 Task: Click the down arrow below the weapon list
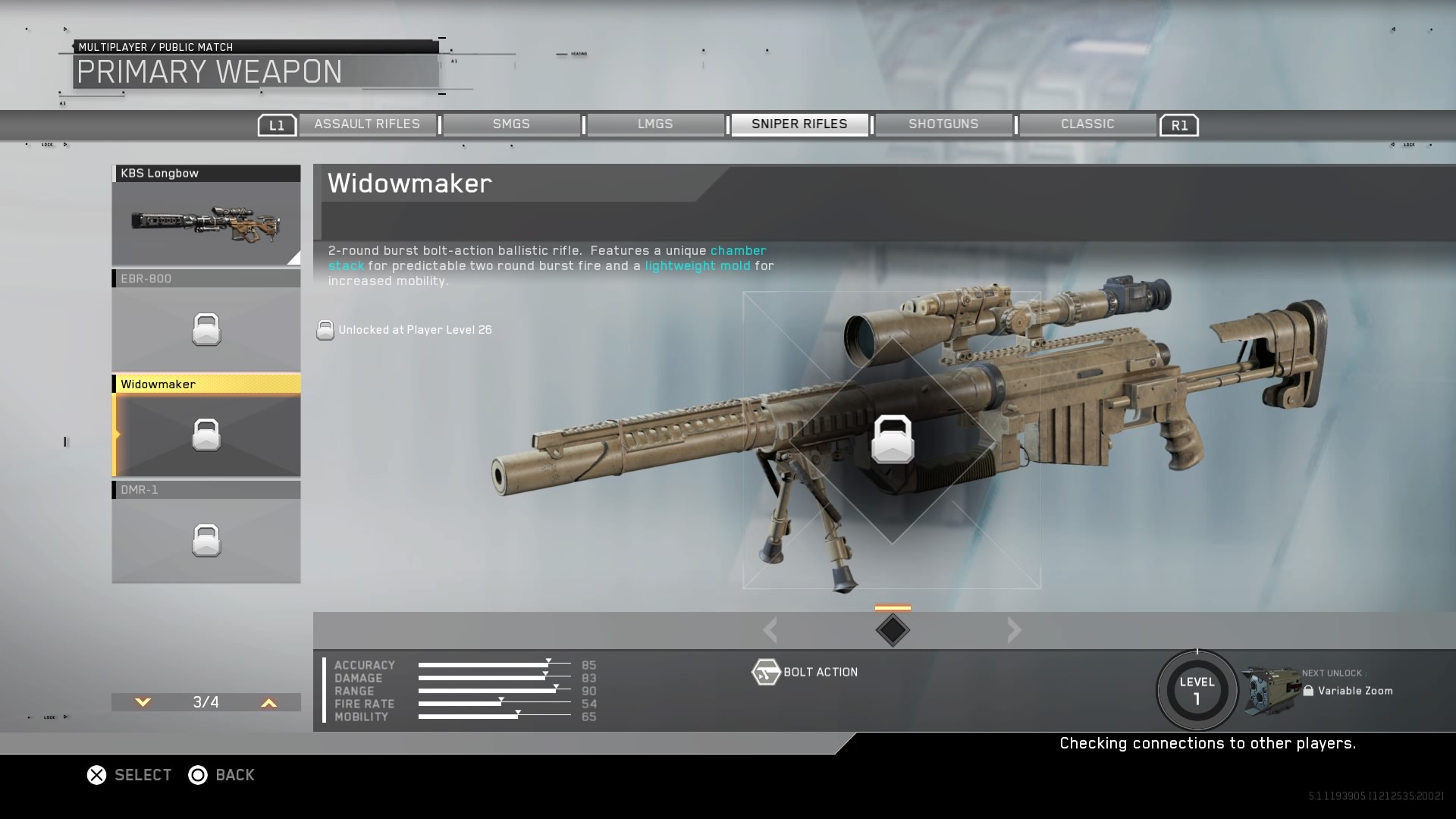[142, 703]
